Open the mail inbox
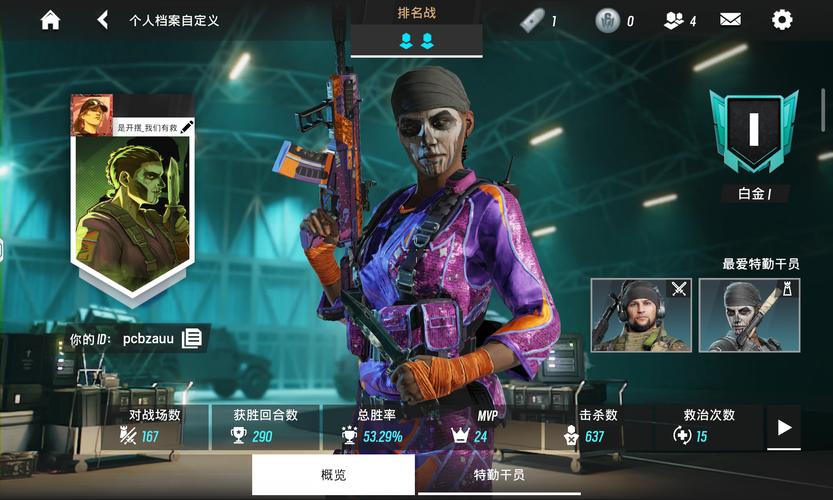The height and width of the screenshot is (500, 833). (730, 20)
